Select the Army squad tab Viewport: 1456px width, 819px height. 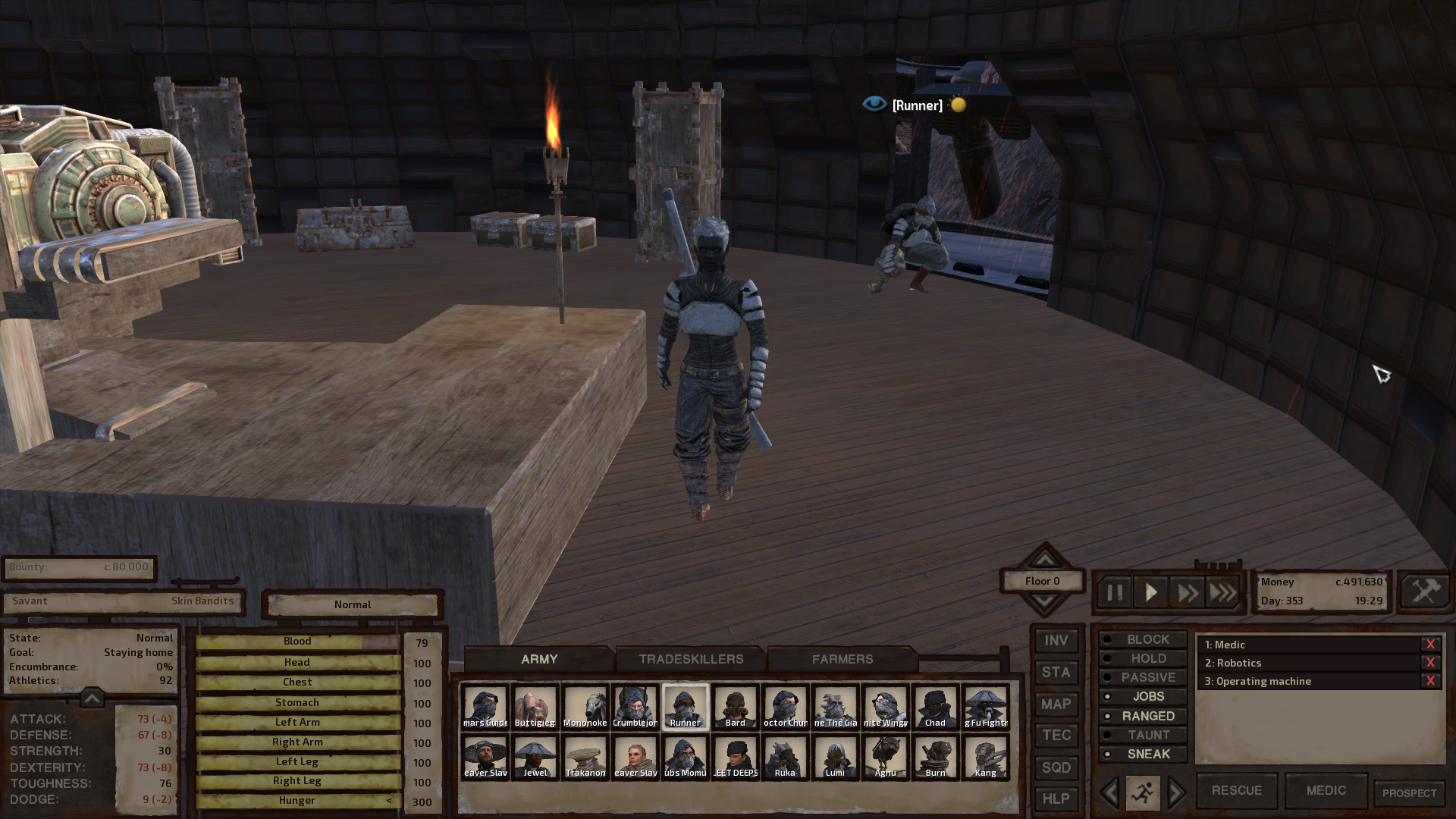tap(539, 659)
